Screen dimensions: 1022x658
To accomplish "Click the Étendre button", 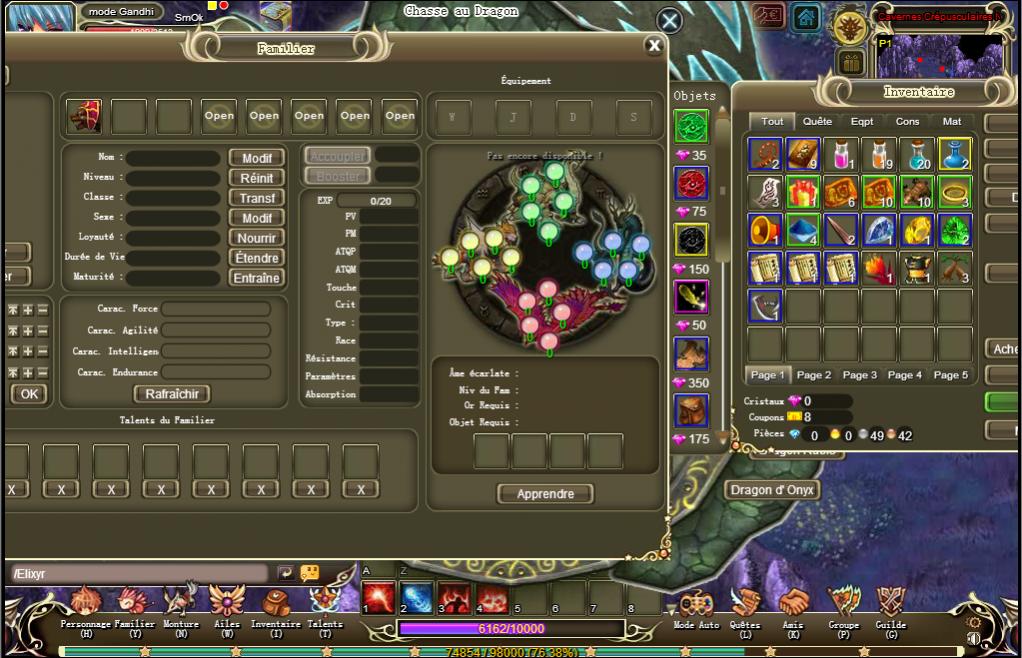I will click(257, 258).
